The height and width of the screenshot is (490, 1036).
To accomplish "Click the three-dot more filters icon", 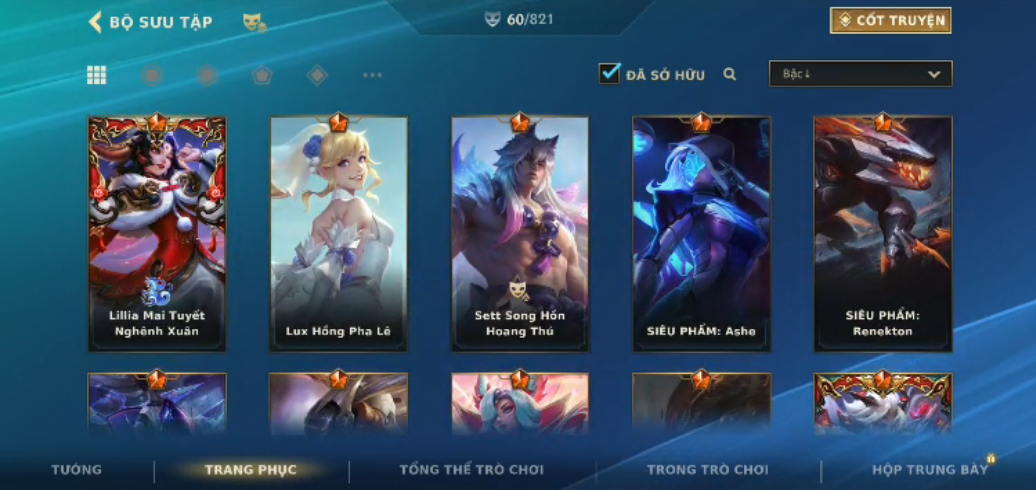I will [x=372, y=75].
